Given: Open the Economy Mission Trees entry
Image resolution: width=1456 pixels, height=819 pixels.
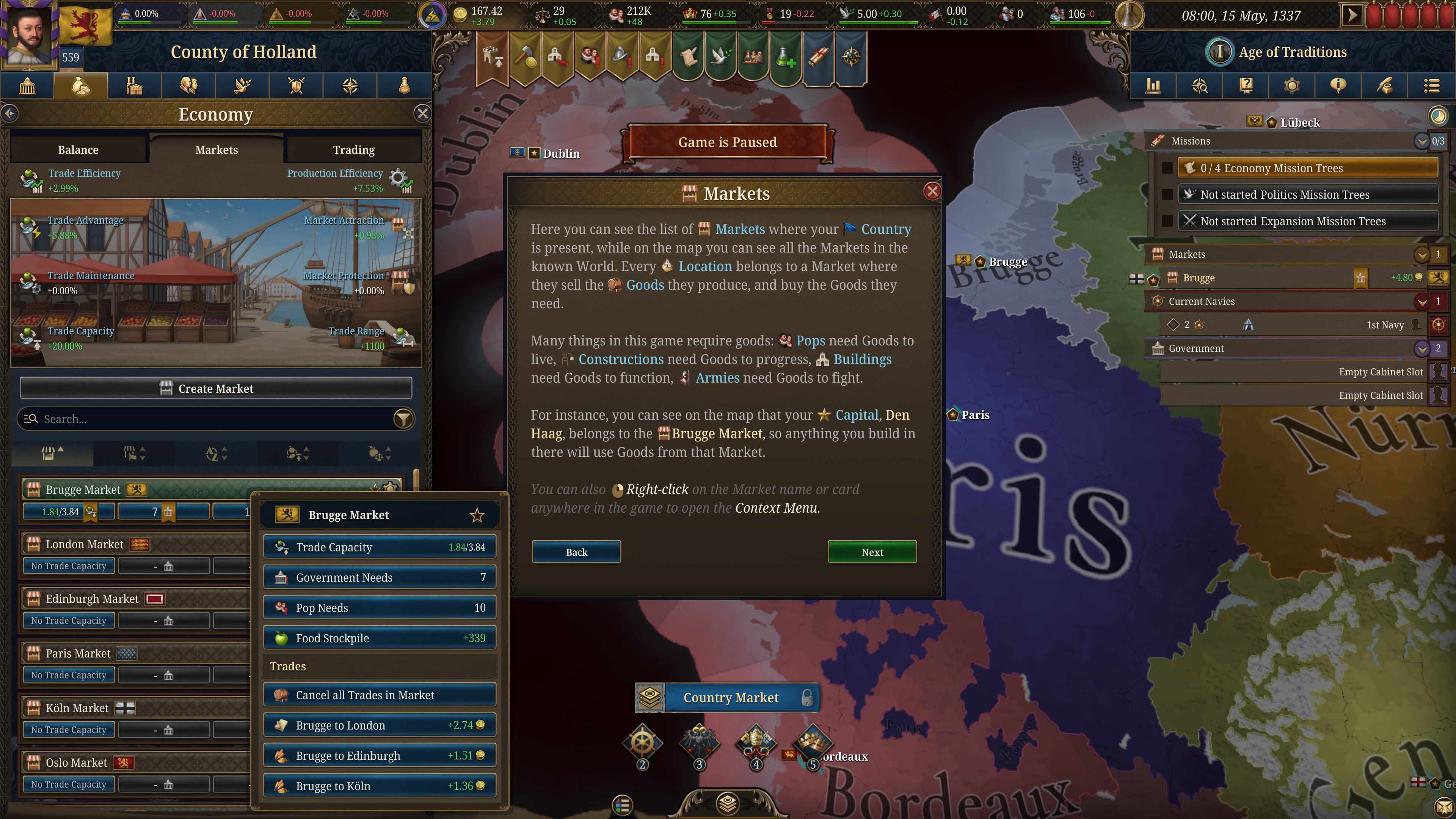Looking at the screenshot, I should [x=1307, y=168].
